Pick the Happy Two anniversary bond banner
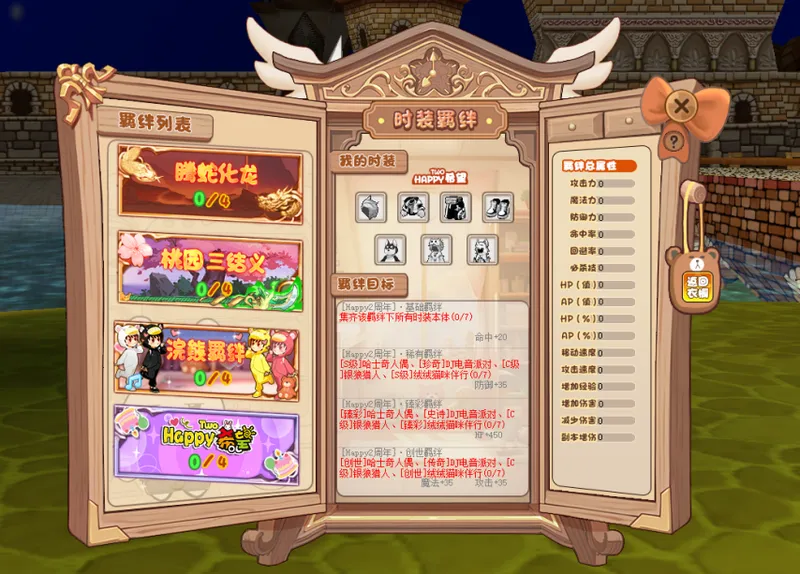 pos(210,443)
